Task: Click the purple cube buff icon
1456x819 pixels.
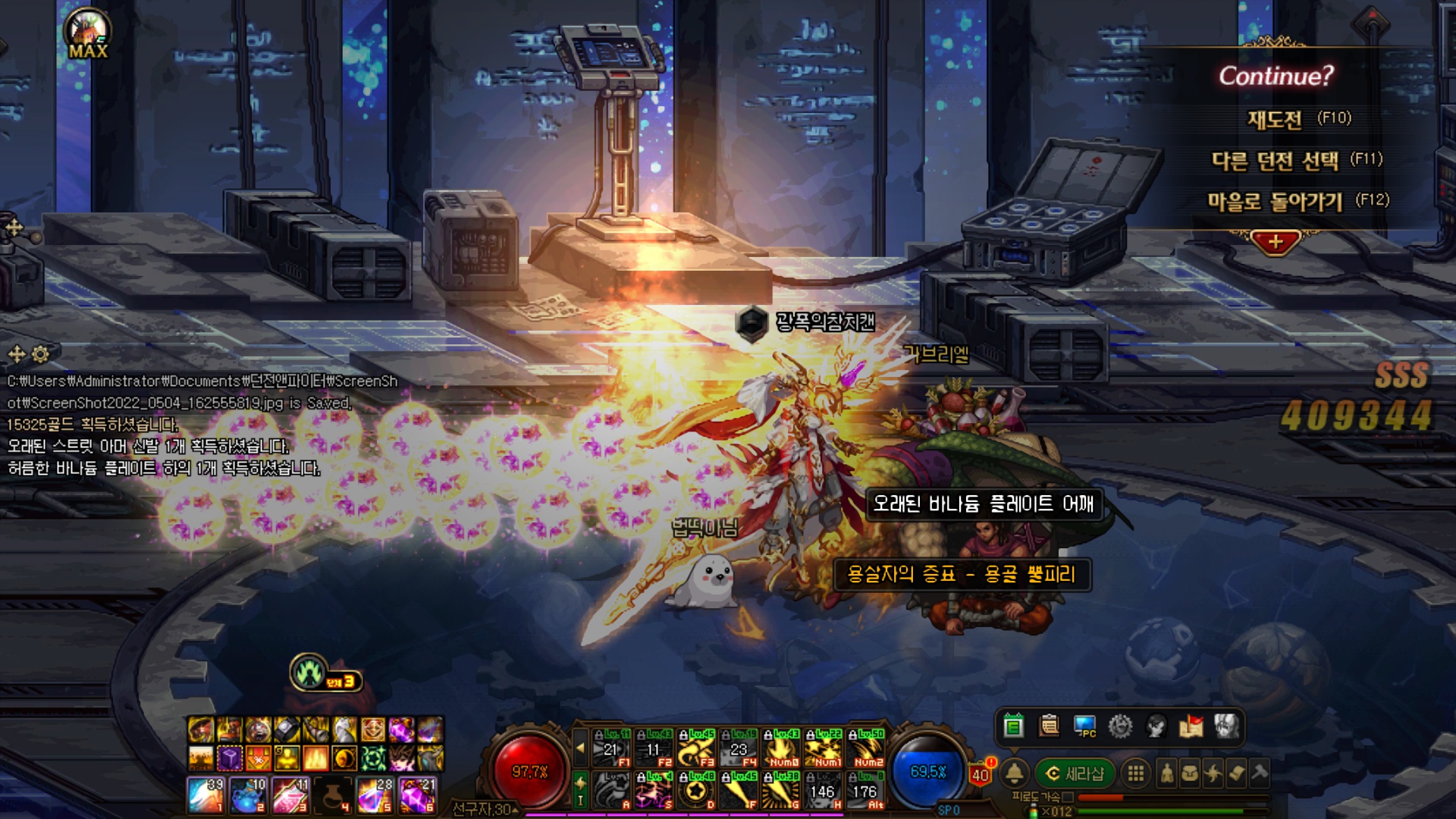Action: [230, 758]
